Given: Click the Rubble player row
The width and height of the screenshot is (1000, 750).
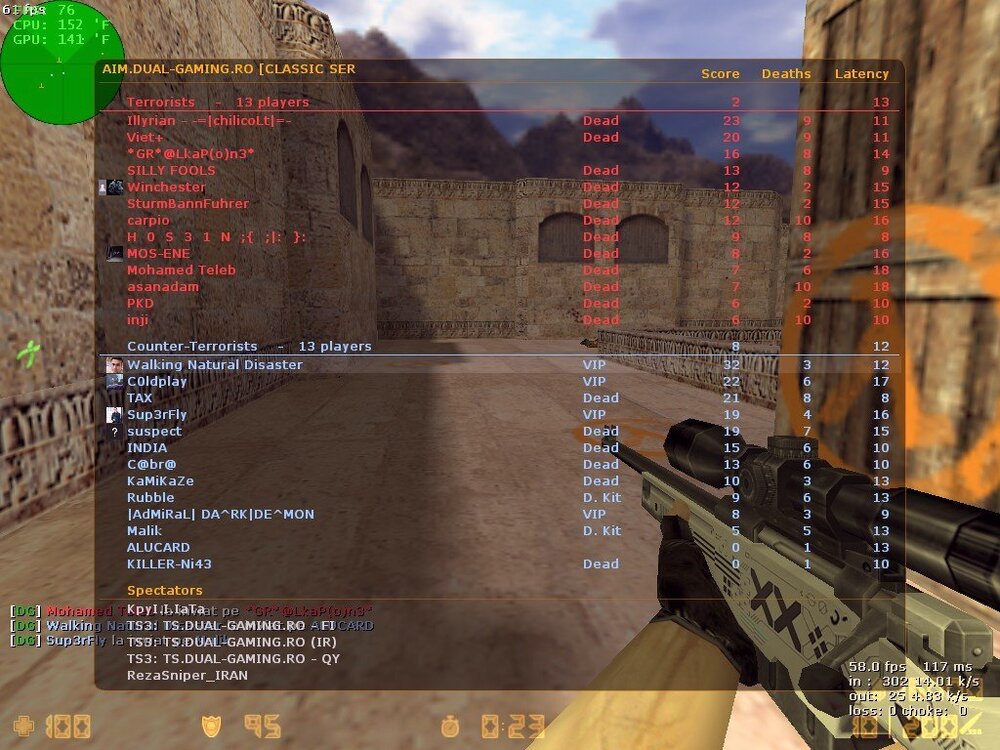Looking at the screenshot, I should [150, 497].
